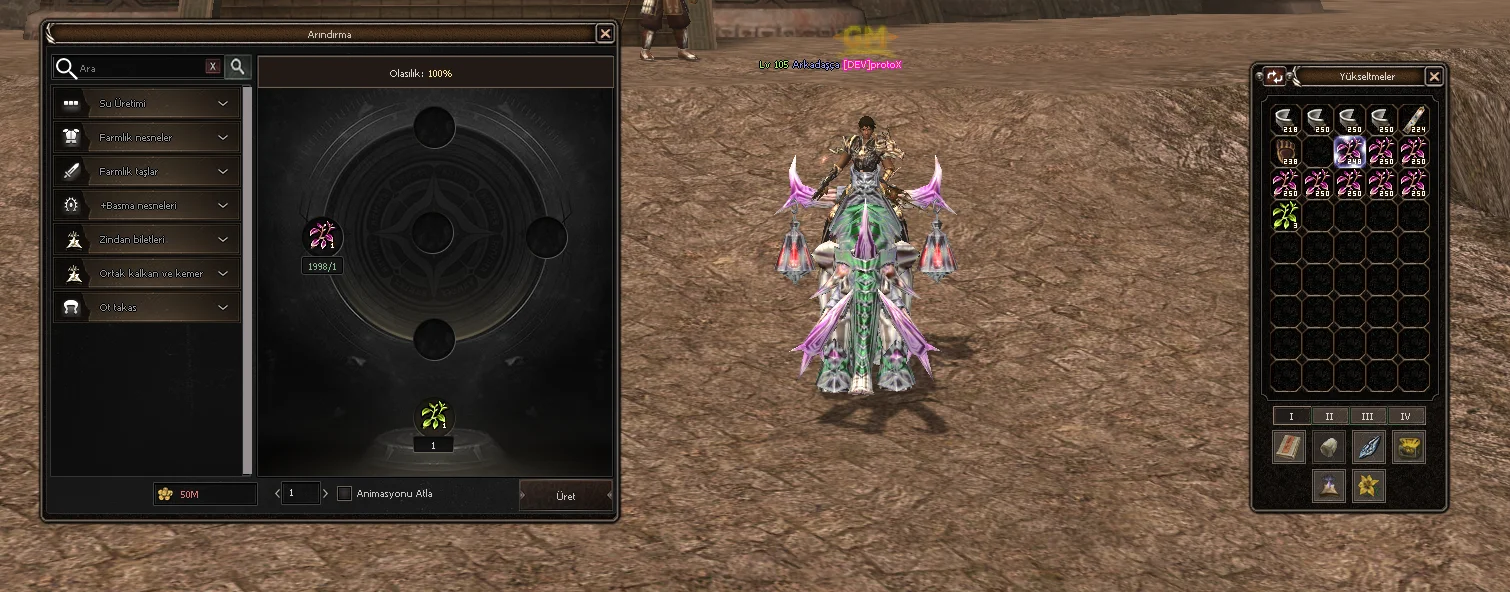The width and height of the screenshot is (1510, 592).
Task: Close the Yükseltmeler inventory window
Action: 1434,76
